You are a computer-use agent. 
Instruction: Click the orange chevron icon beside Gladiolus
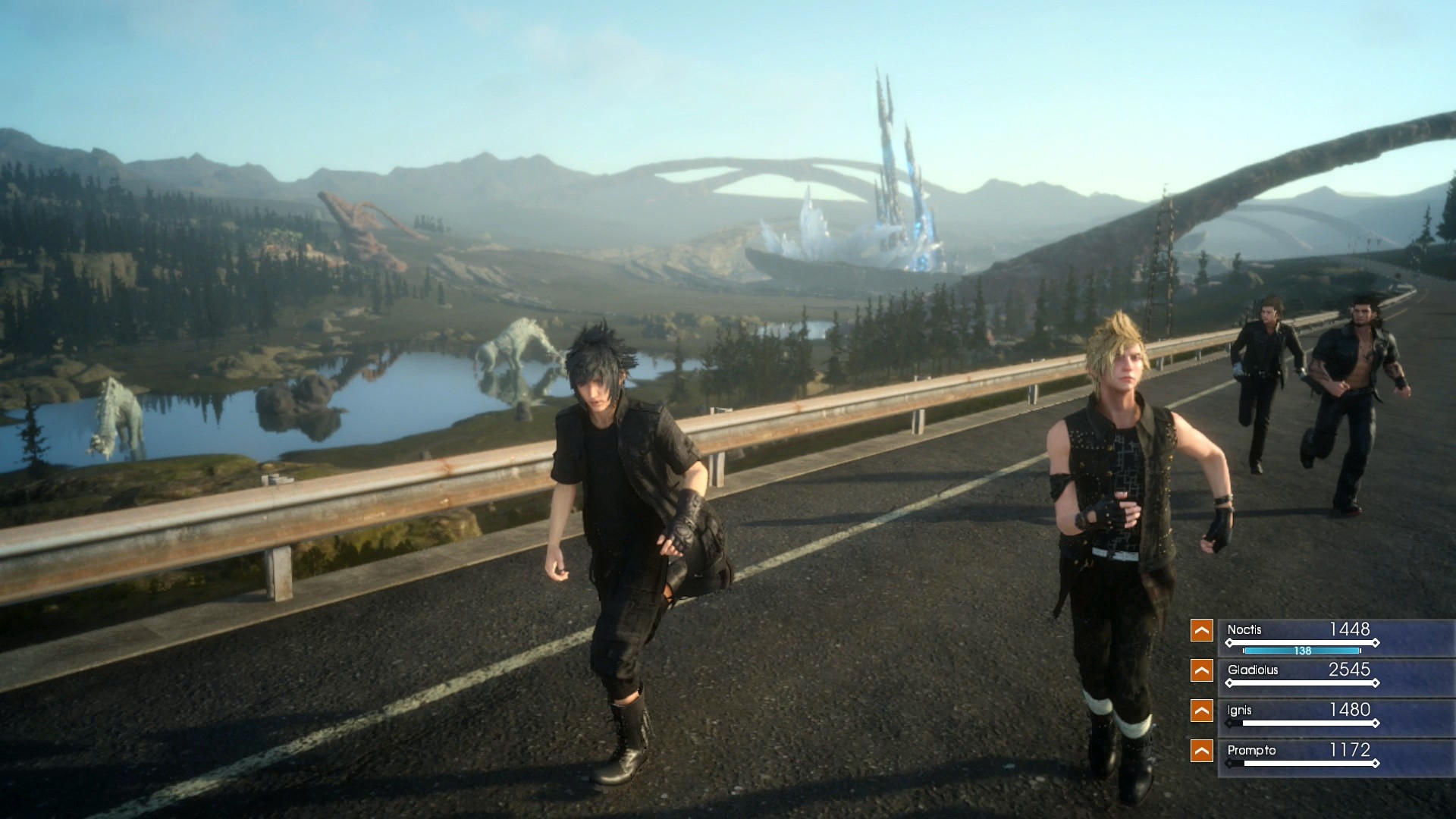(x=1202, y=670)
